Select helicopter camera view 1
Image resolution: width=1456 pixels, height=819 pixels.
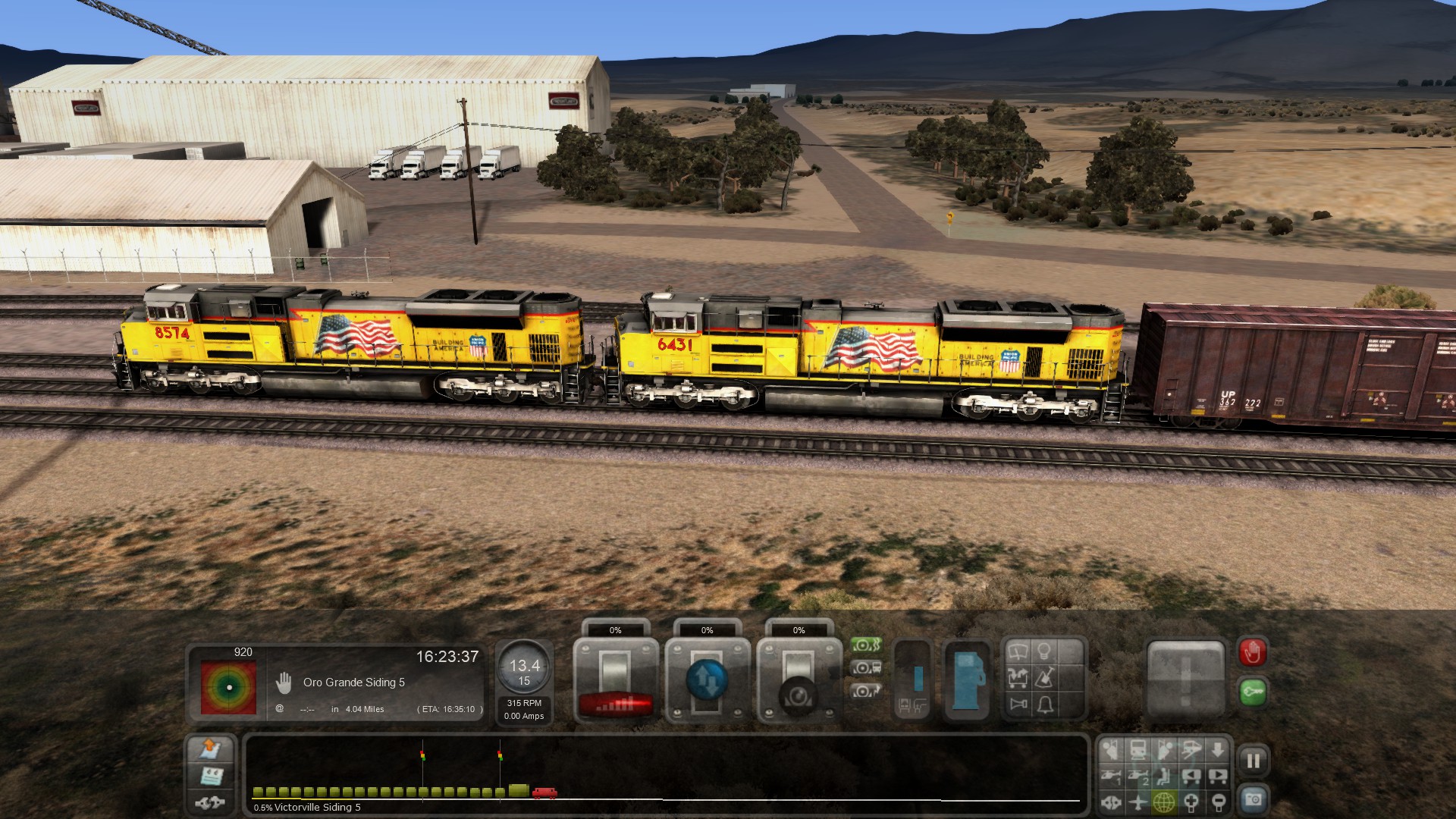[x=1111, y=776]
